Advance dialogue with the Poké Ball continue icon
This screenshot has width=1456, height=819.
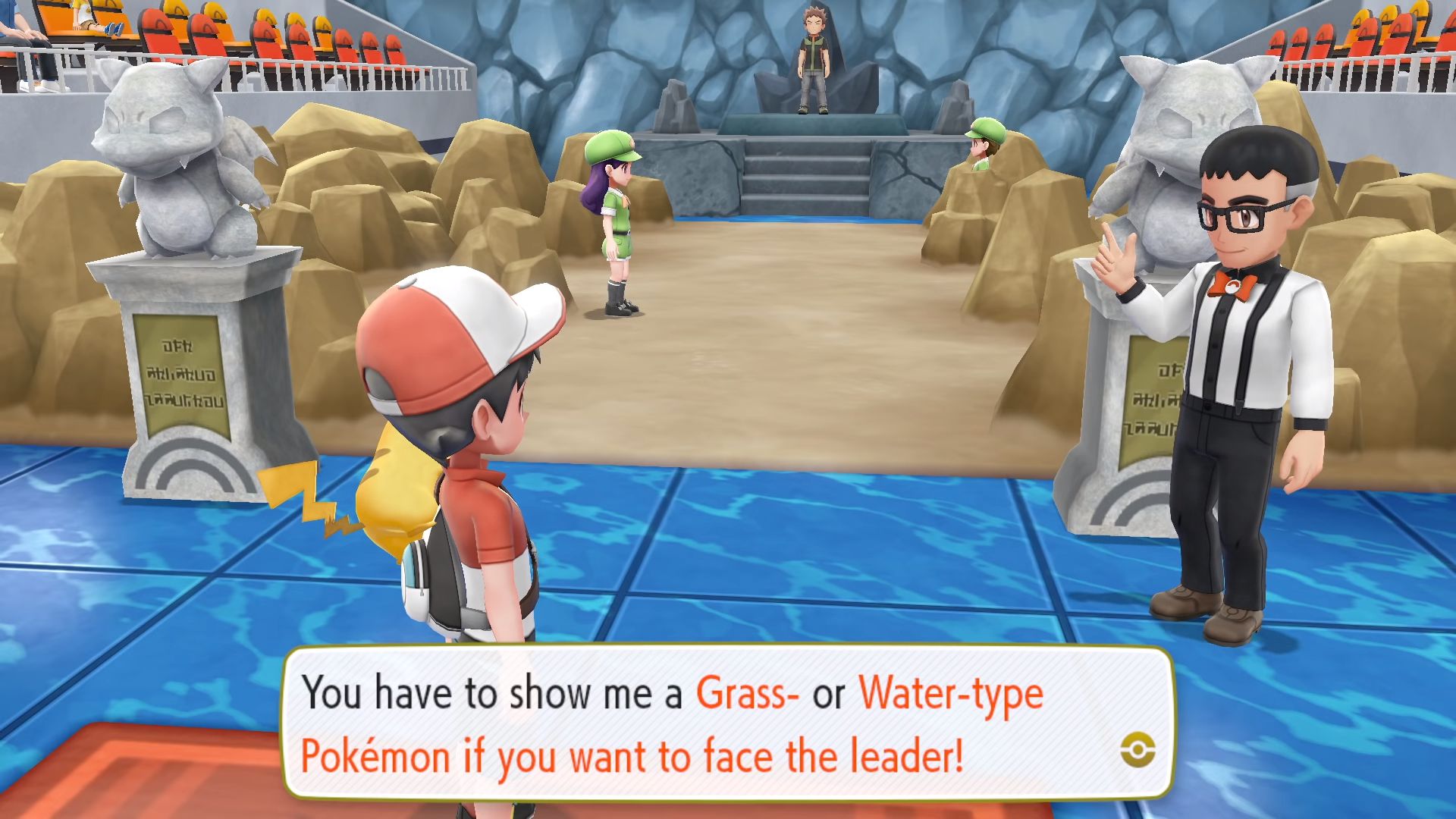coord(1137,752)
